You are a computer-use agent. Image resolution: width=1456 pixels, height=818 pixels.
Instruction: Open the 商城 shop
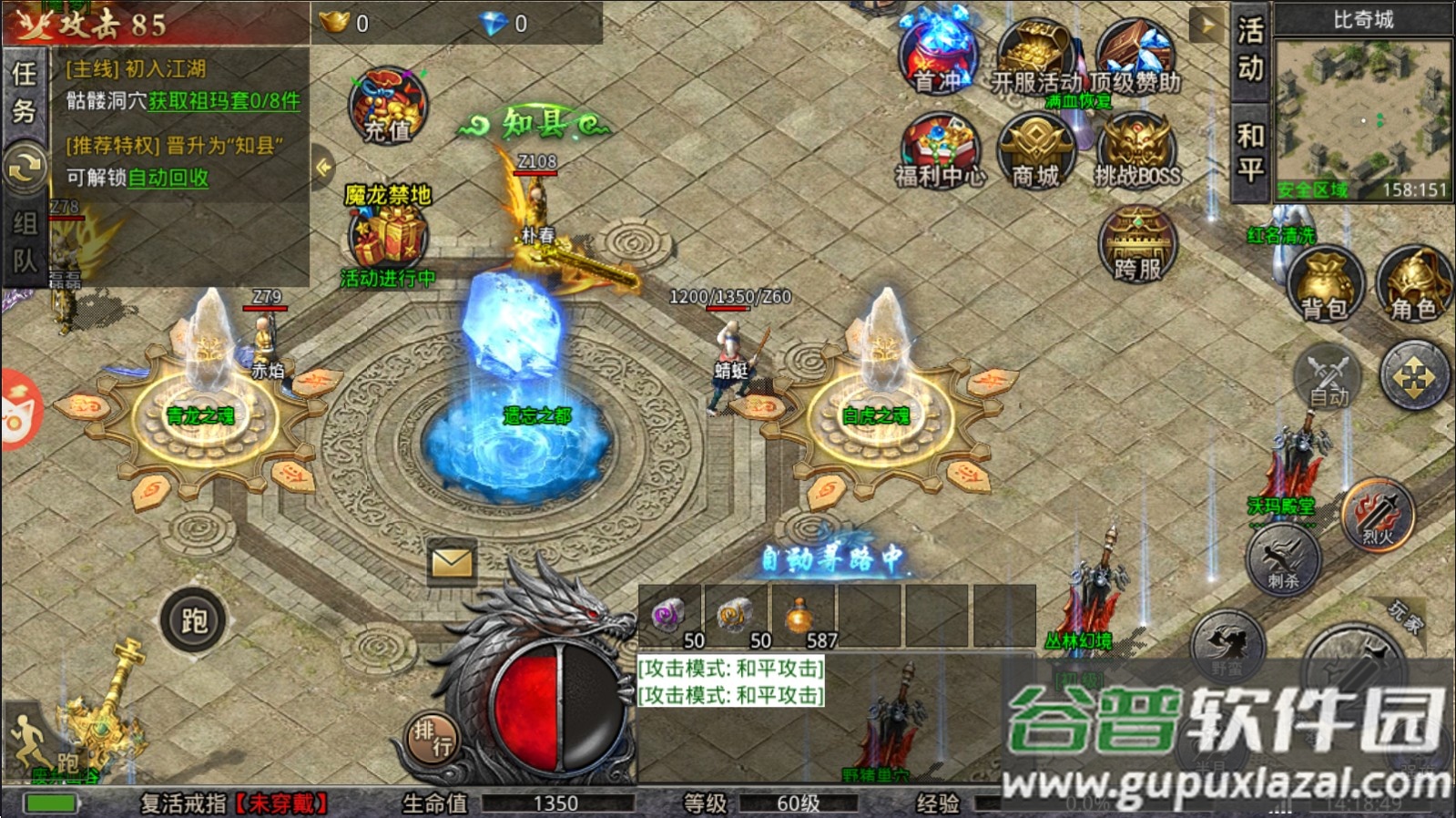click(x=1036, y=150)
